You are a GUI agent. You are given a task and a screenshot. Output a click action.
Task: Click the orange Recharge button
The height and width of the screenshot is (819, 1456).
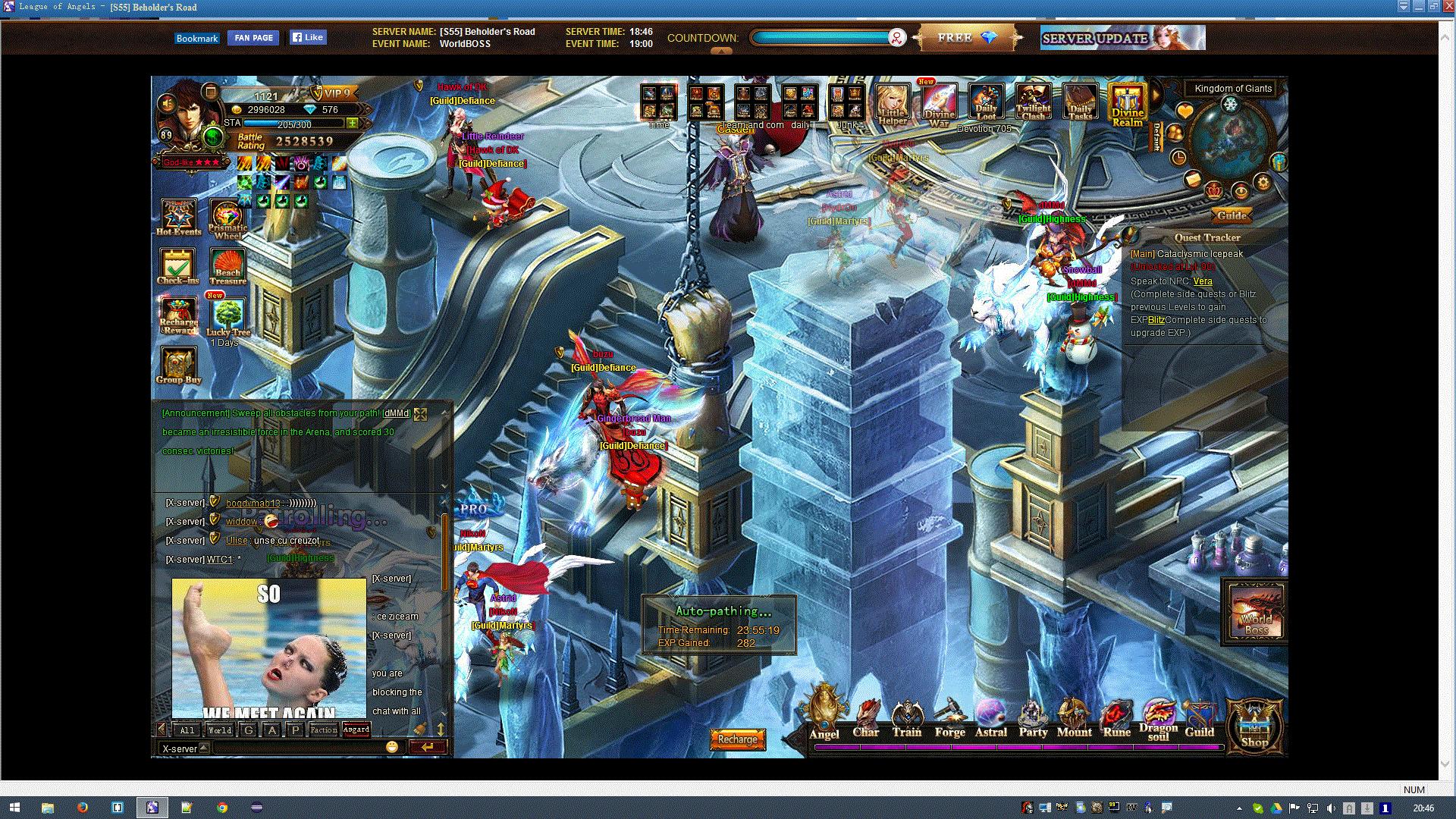[737, 739]
